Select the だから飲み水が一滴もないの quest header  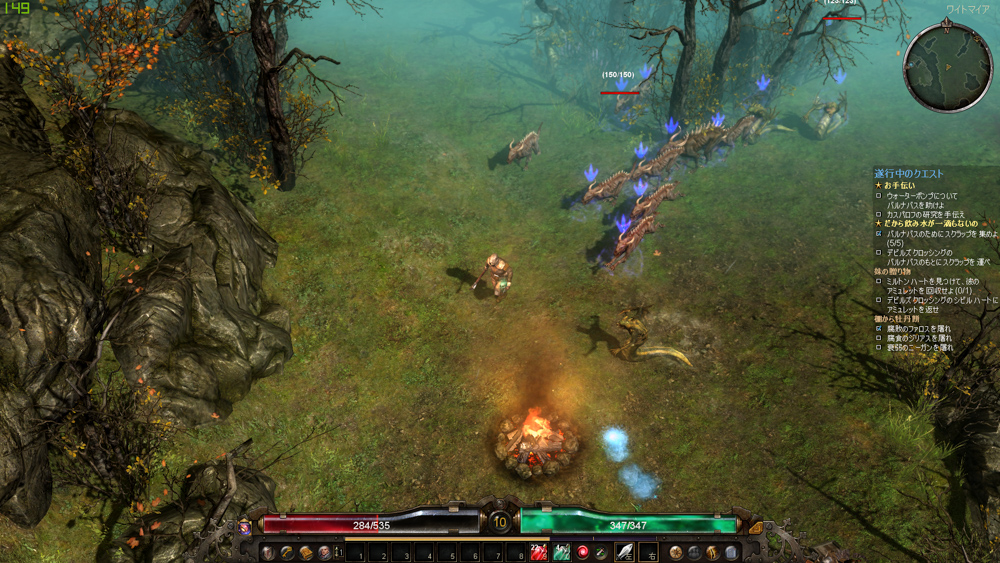[x=931, y=224]
